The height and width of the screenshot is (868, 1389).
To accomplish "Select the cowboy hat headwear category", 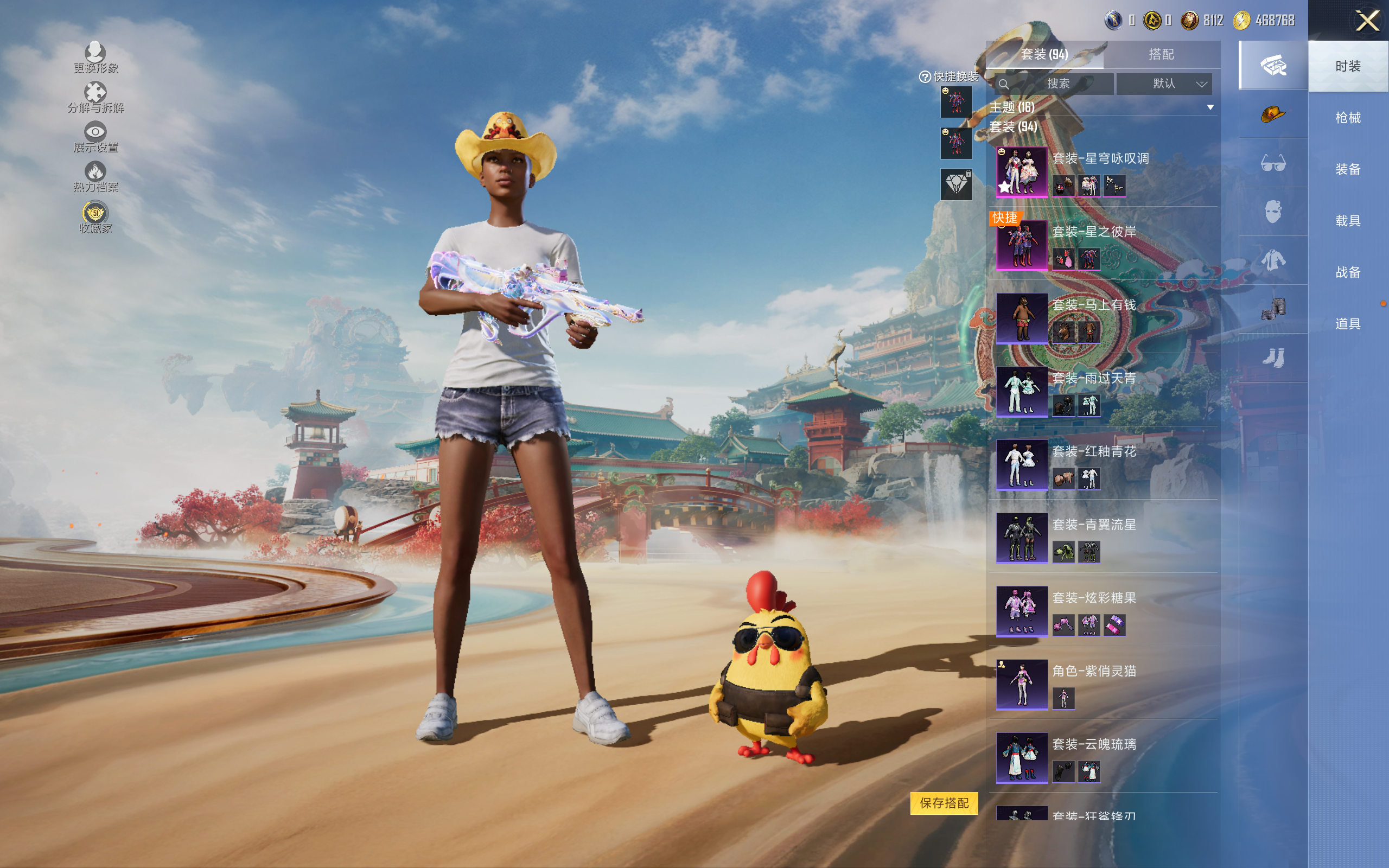I will point(1272,114).
